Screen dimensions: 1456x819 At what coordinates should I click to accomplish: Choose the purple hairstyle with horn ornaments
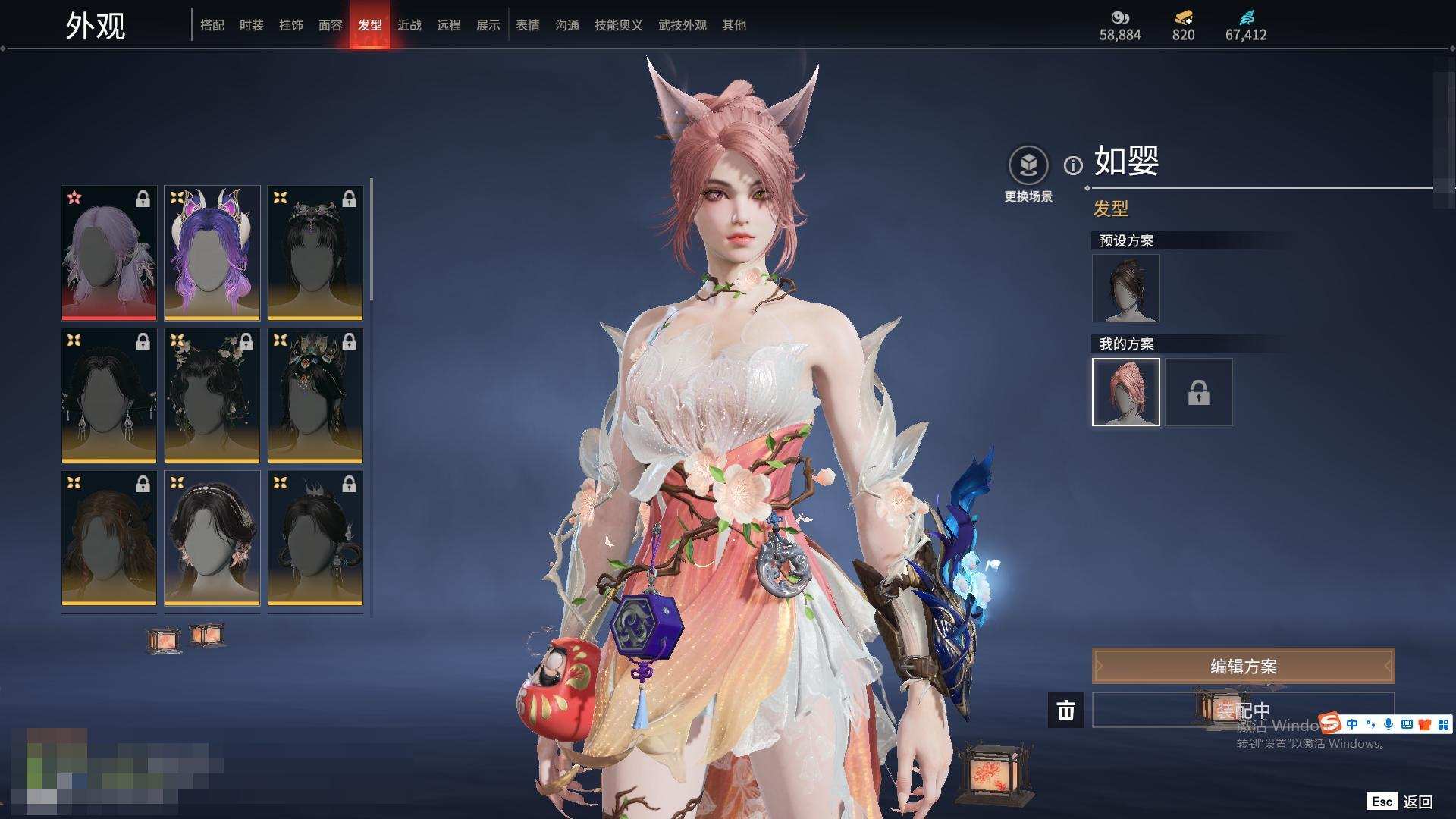(x=212, y=253)
